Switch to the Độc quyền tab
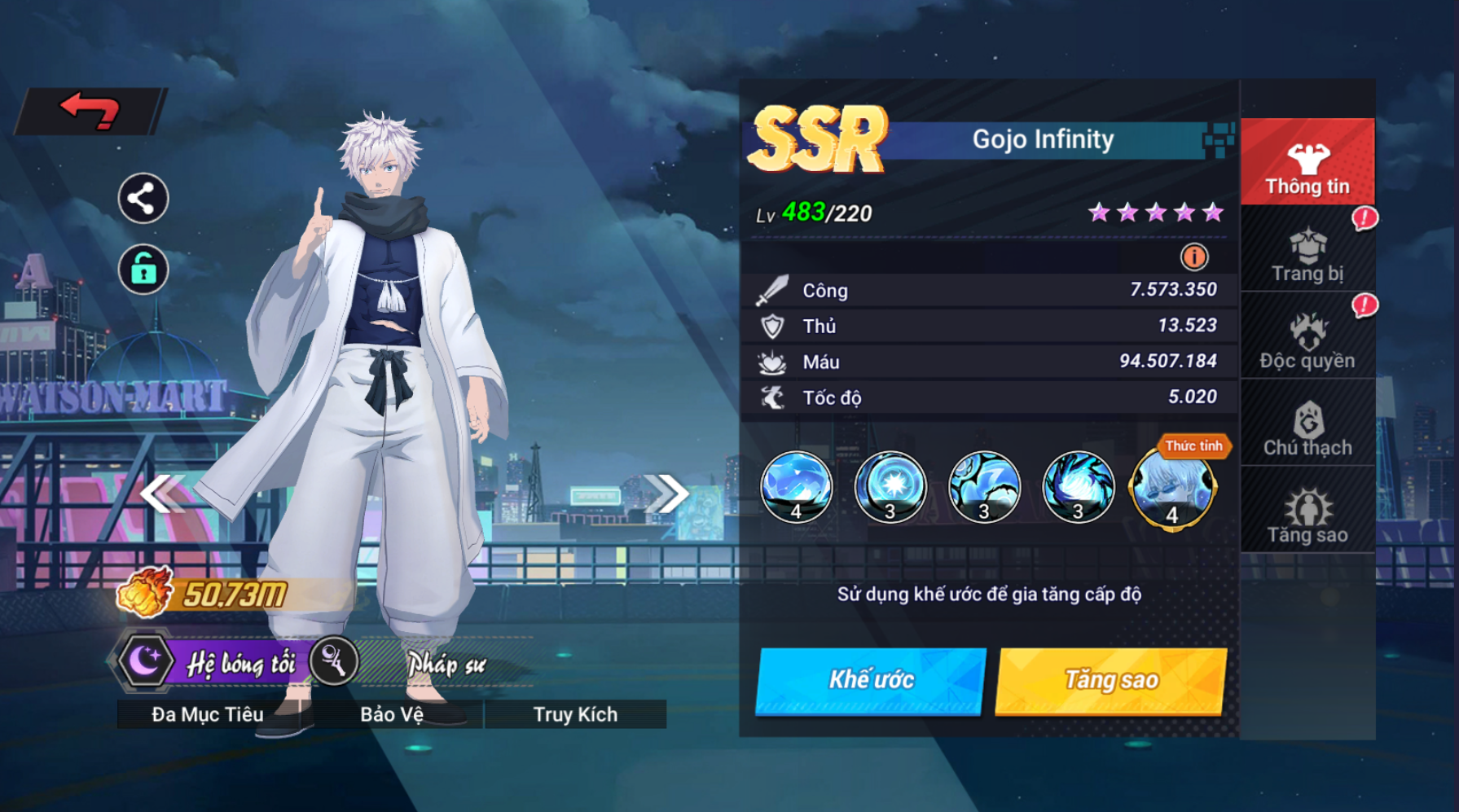1459x812 pixels. [x=1307, y=342]
